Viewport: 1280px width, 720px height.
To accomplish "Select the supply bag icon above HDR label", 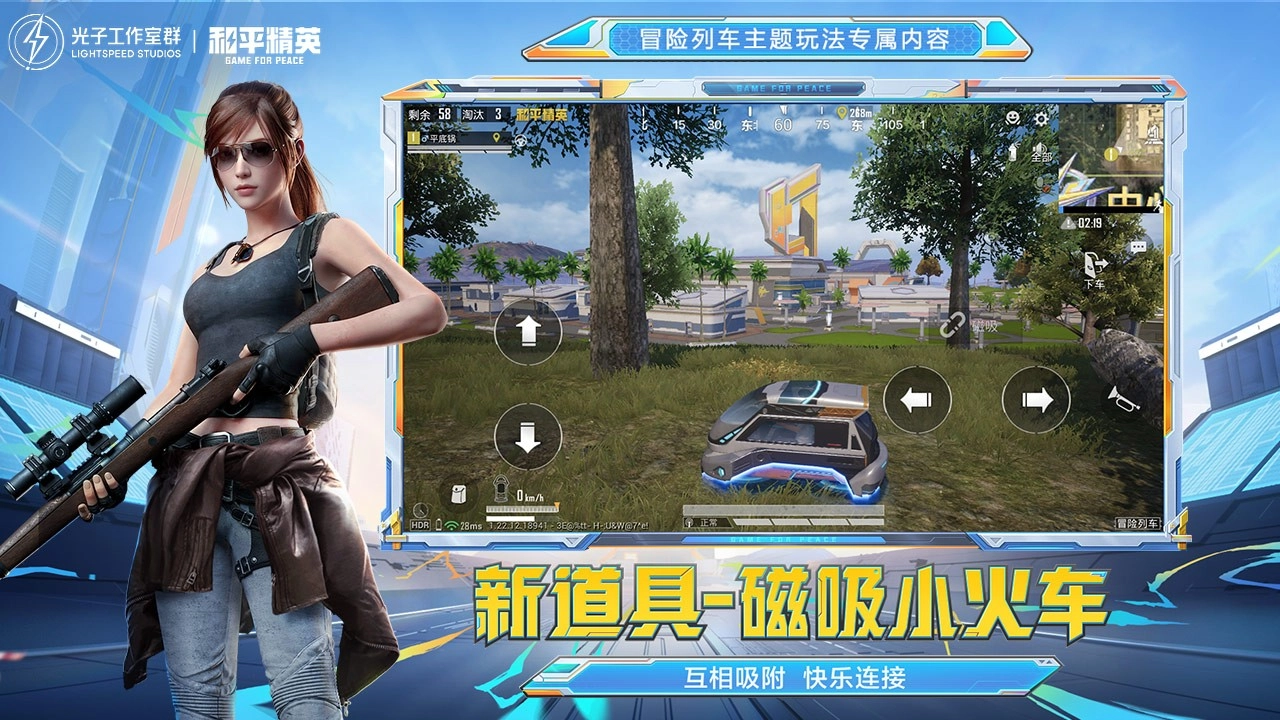I will pos(456,496).
